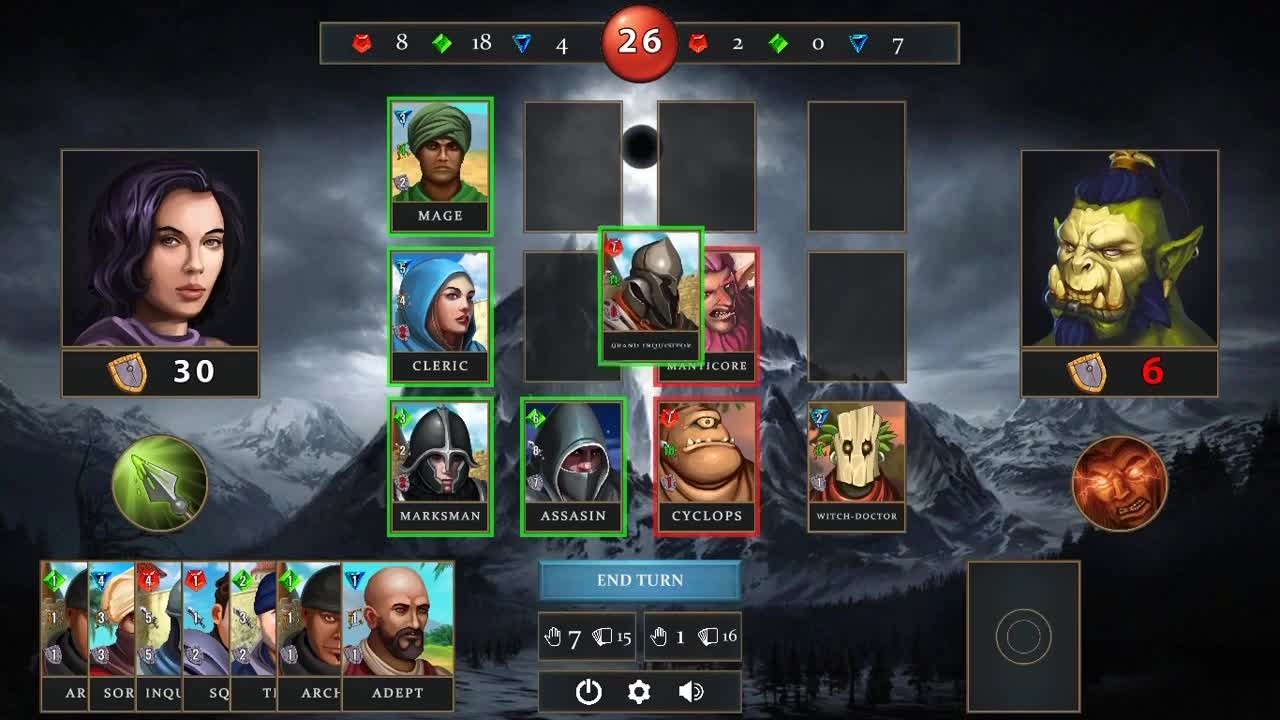Viewport: 1280px width, 720px height.
Task: Click the End Turn button
Action: (640, 581)
